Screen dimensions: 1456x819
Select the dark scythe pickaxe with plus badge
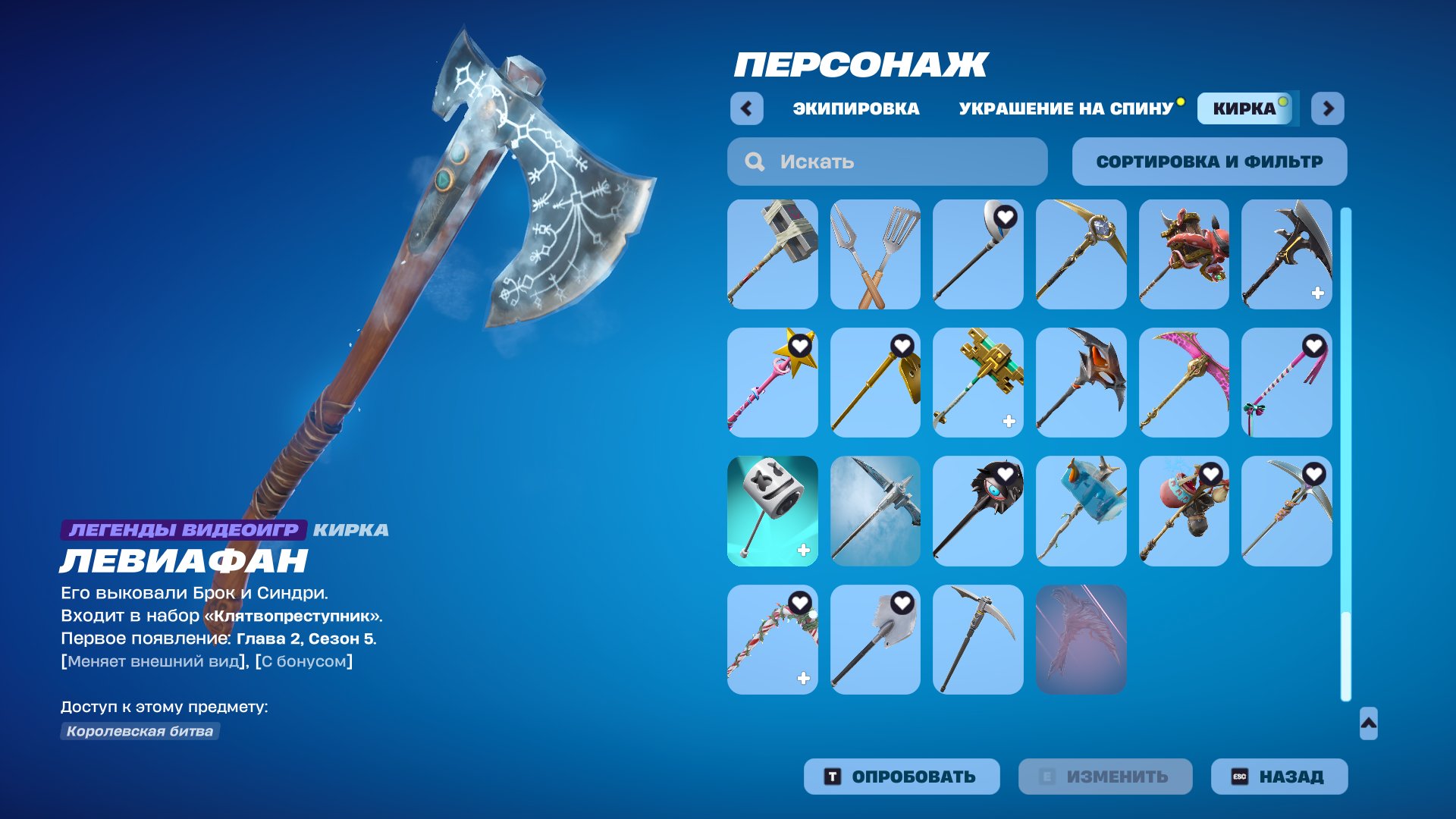[1287, 254]
